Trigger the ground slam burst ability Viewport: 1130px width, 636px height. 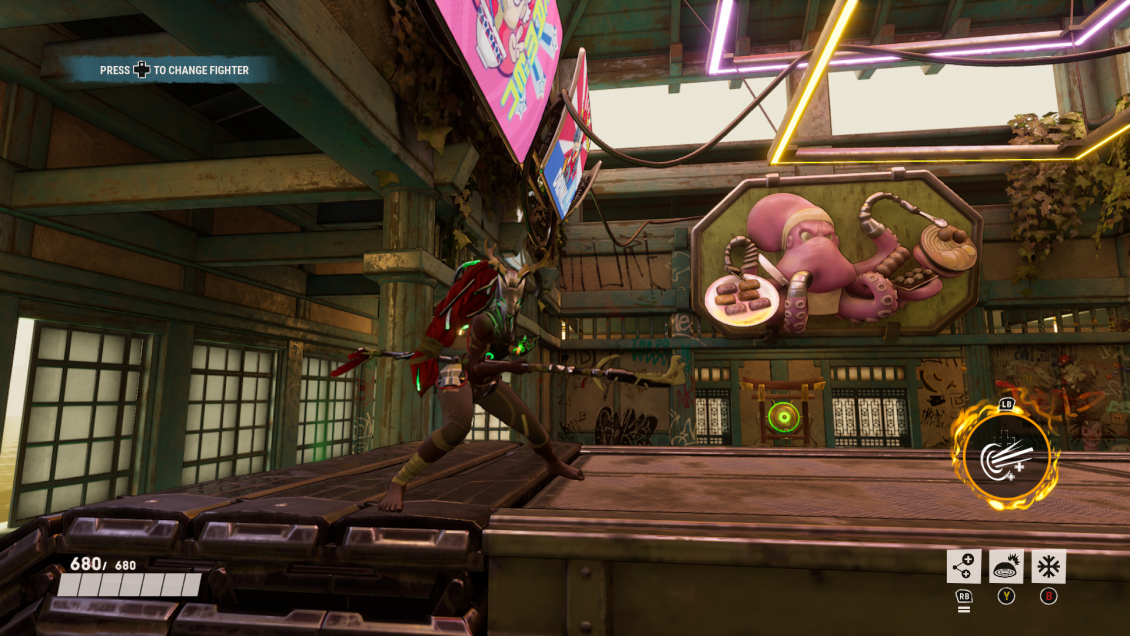(x=1006, y=567)
